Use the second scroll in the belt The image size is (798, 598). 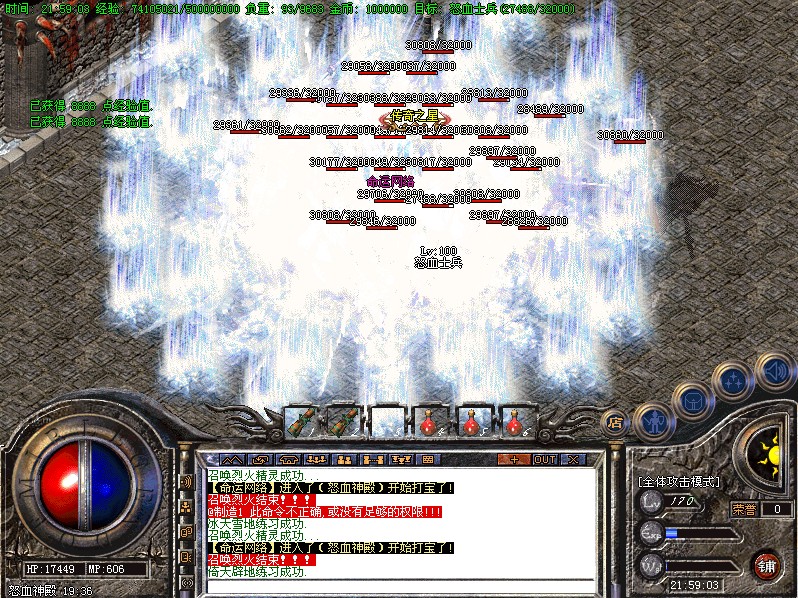[344, 421]
